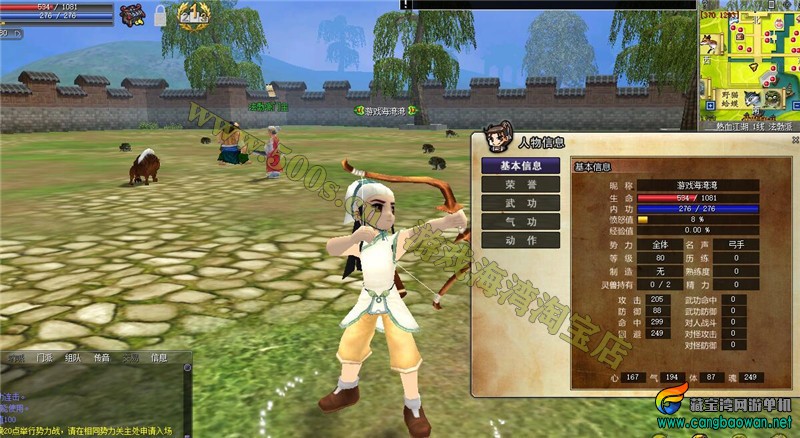Select the 传音 whisper chat channel
800x438 pixels.
point(102,358)
